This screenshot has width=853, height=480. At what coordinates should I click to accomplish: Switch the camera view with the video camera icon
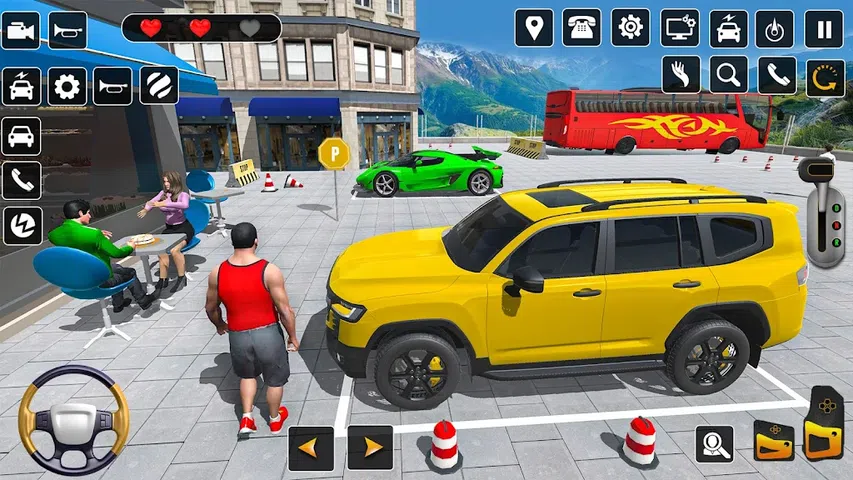click(x=21, y=30)
